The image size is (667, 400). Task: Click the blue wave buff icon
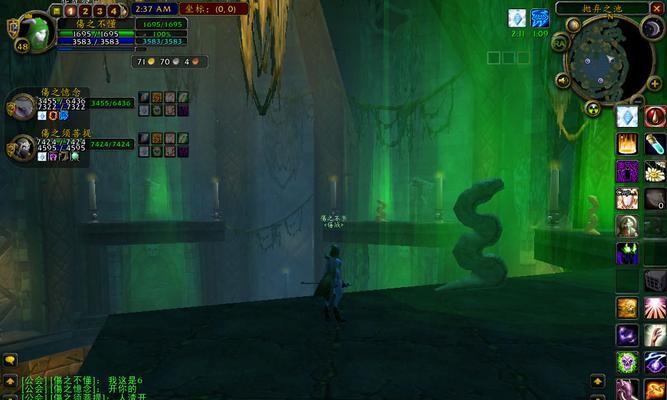coord(540,17)
